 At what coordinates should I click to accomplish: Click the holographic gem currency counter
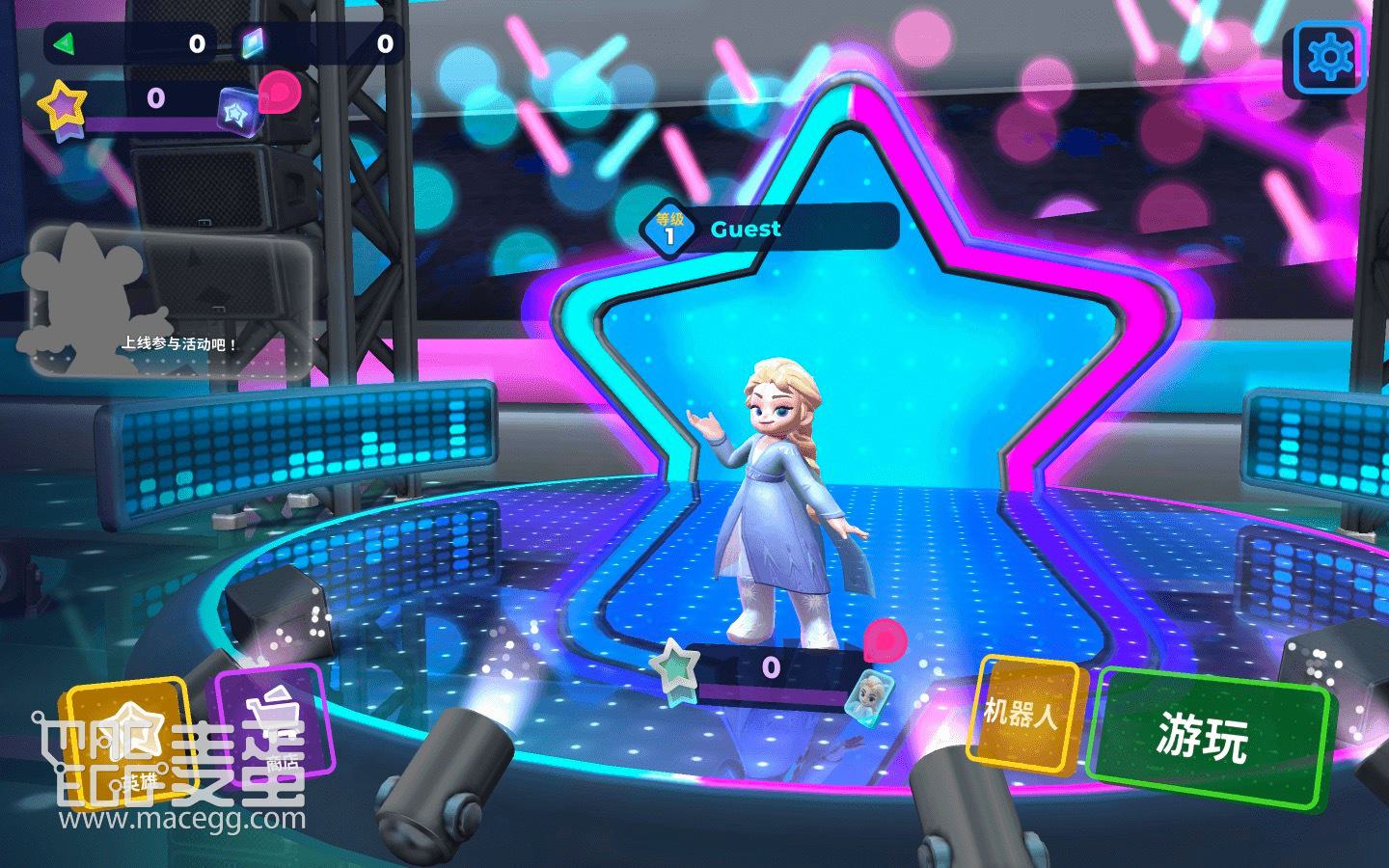point(318,43)
